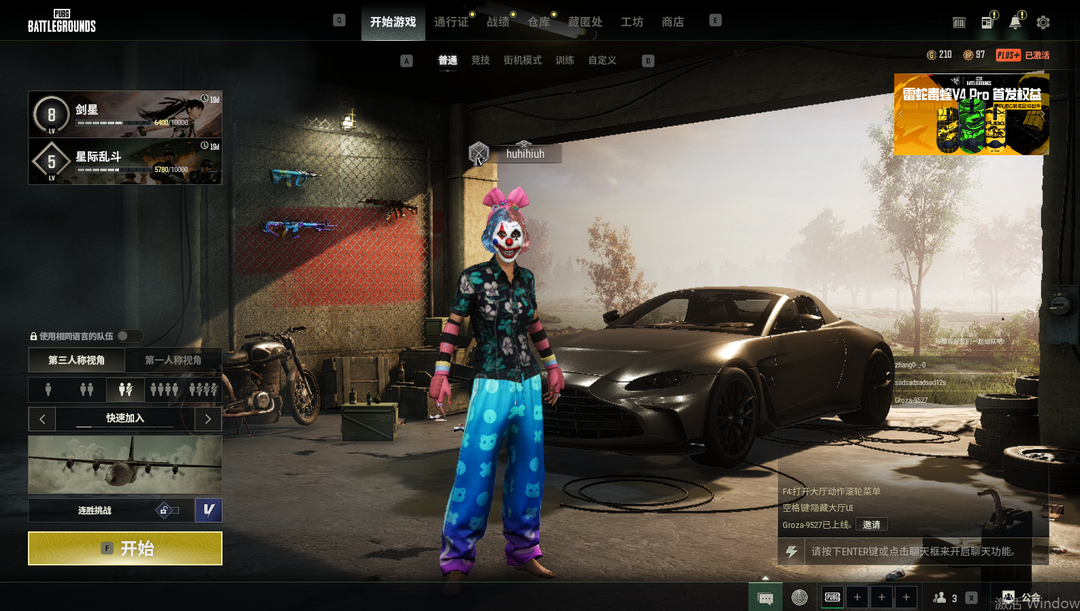1080x611 pixels.
Task: Open the 通行证 pass menu
Action: [451, 22]
